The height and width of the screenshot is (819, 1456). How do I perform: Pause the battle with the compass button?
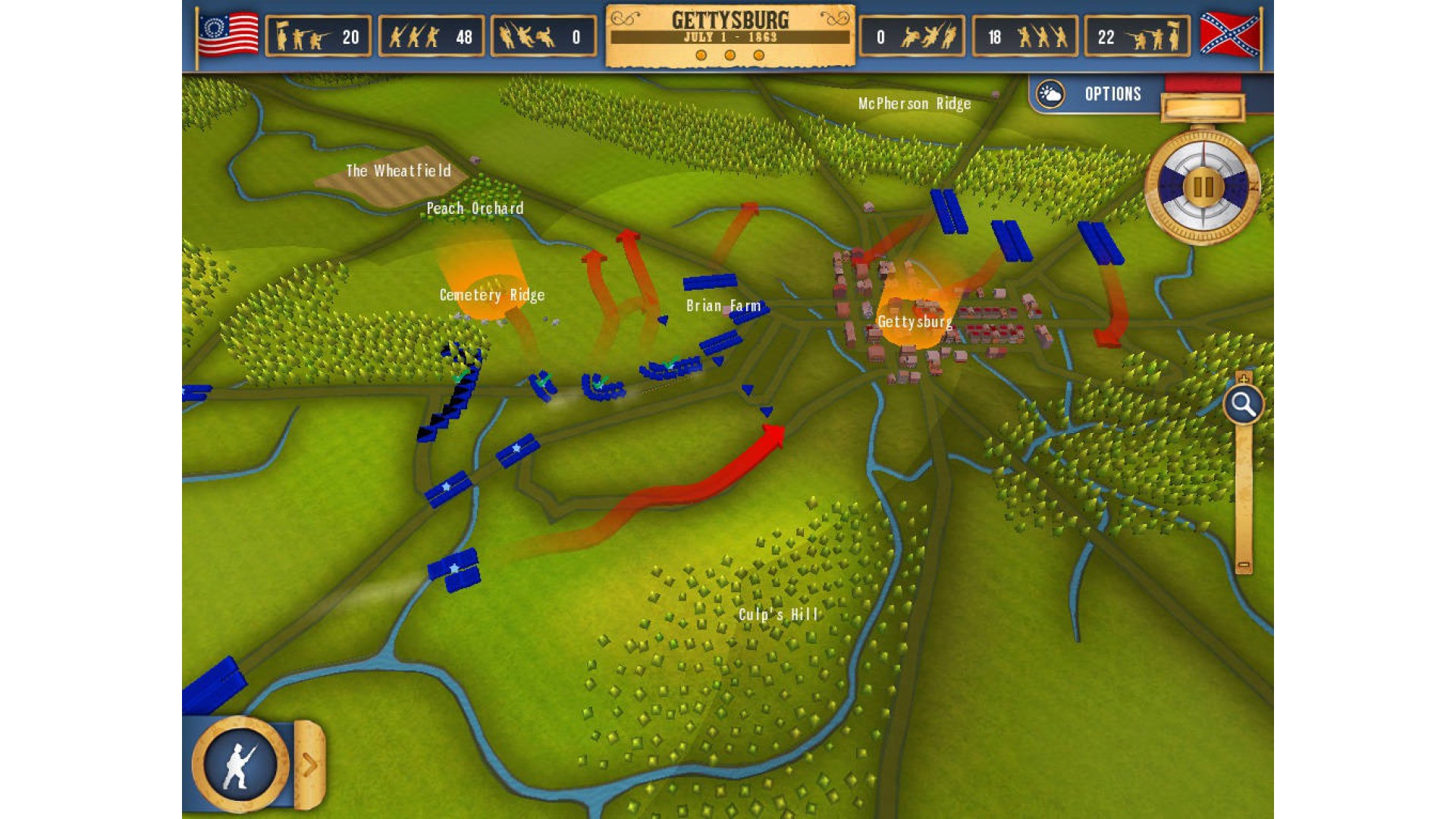[1203, 187]
